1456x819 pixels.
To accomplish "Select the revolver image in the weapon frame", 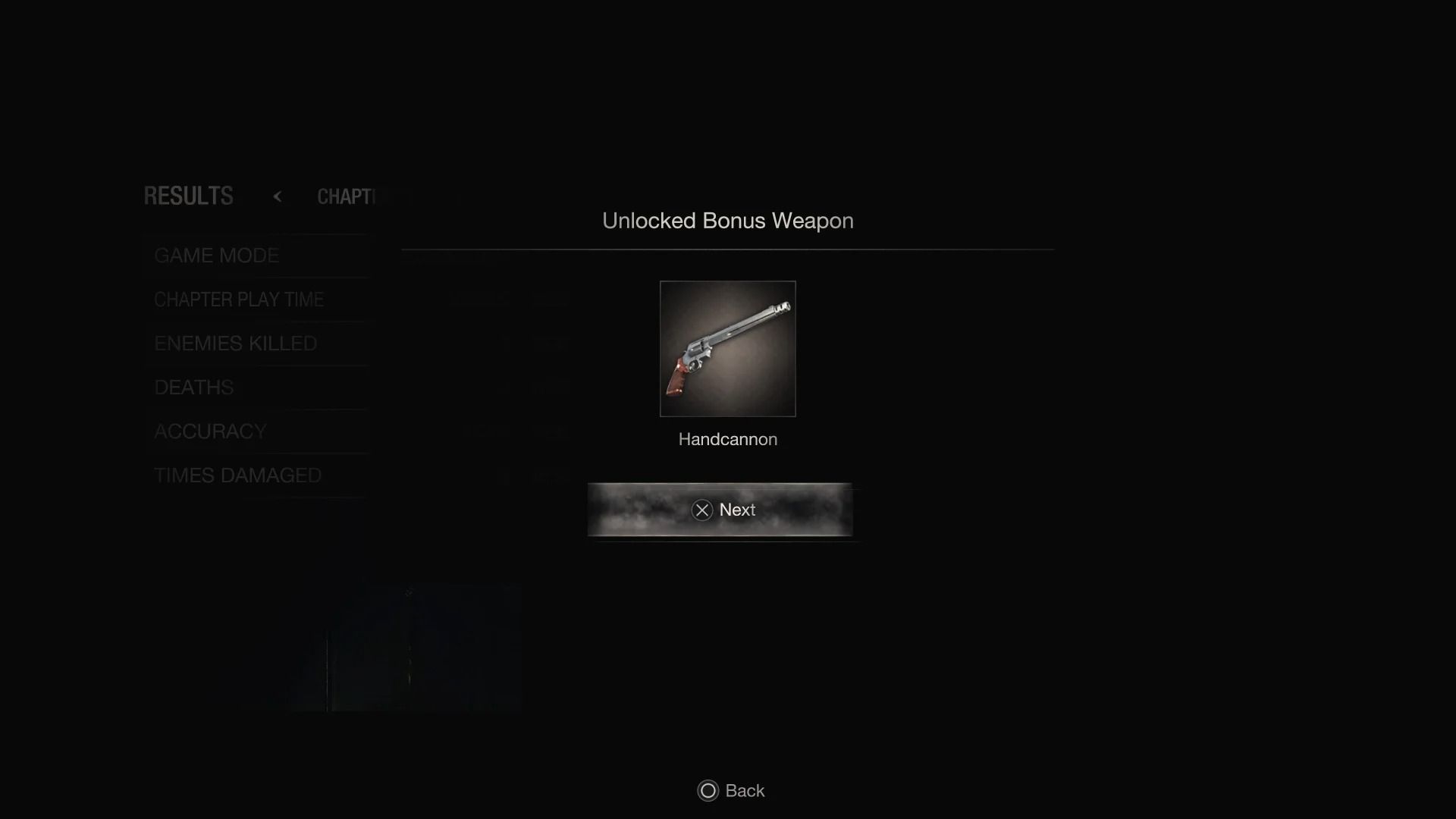I will tap(727, 349).
